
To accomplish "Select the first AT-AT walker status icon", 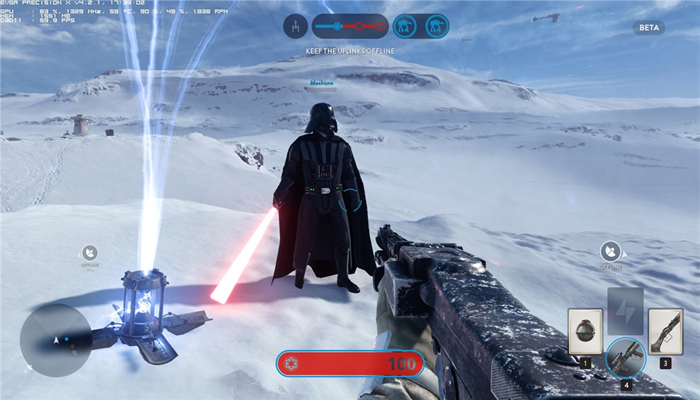I will (405, 26).
